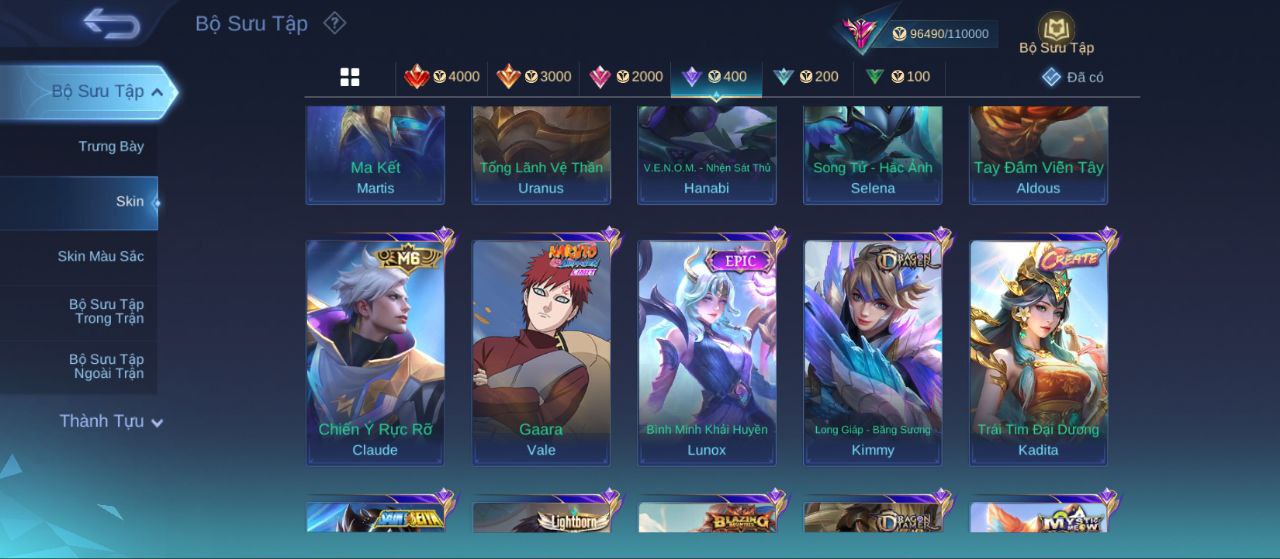Open the 100 points tier tab
Screen dimensions: 1280x559
898,77
